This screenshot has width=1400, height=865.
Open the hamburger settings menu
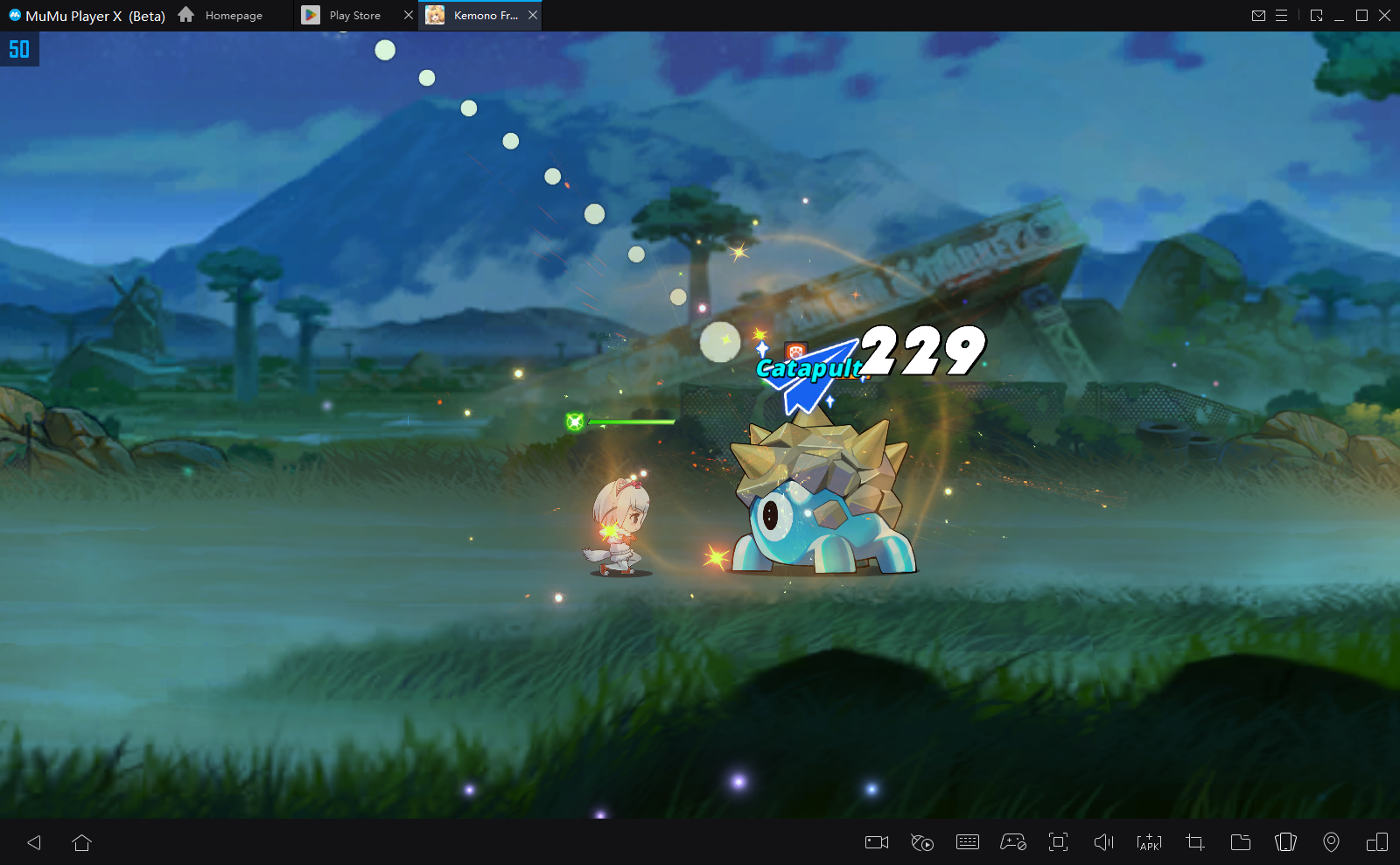[x=1283, y=15]
